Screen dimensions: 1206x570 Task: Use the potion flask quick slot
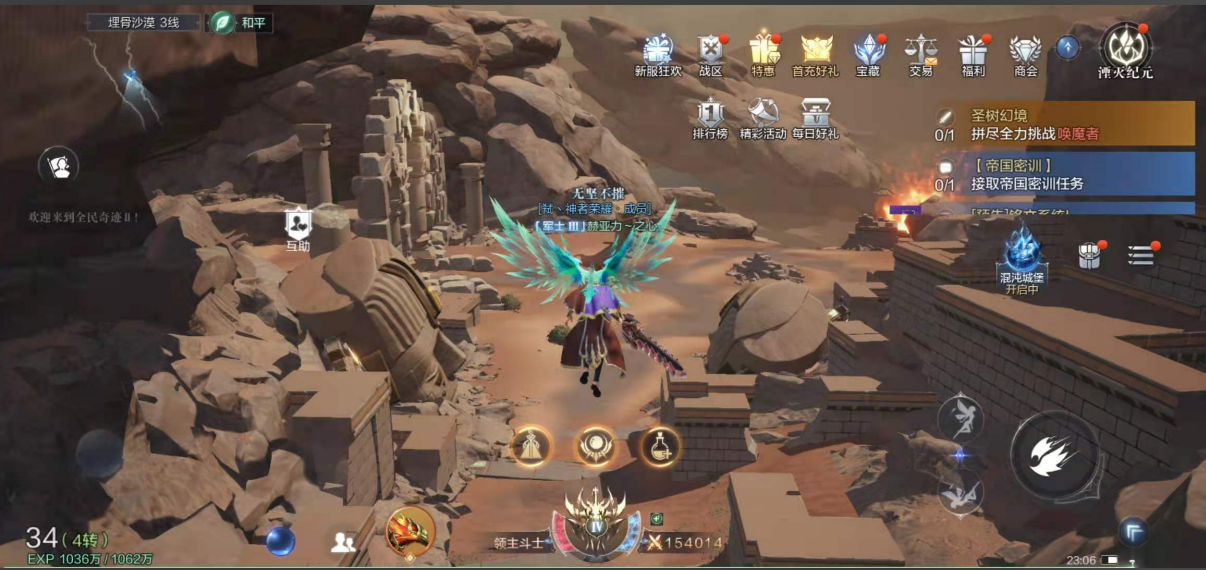point(660,446)
